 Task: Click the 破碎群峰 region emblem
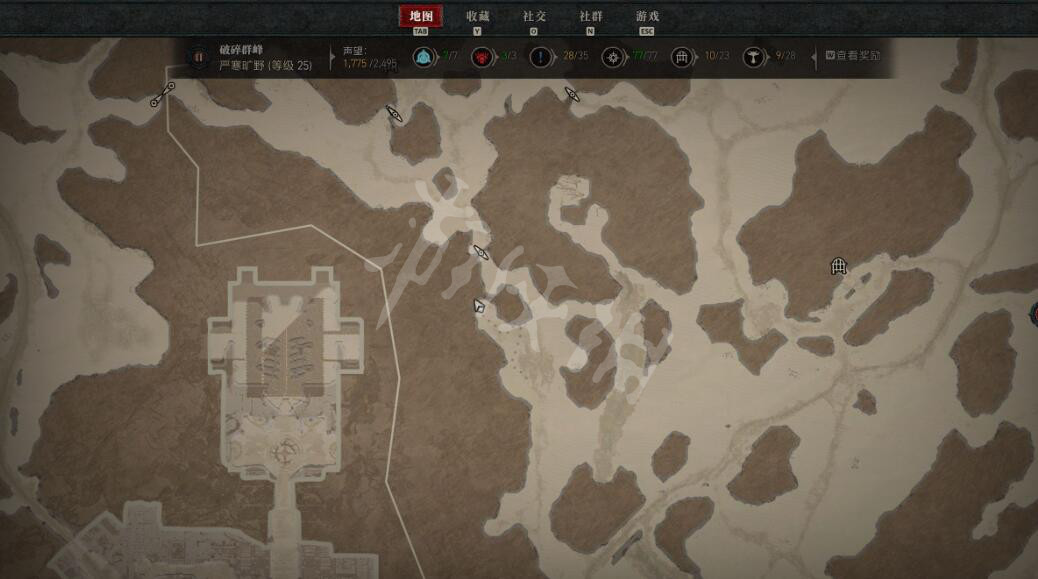(198, 57)
